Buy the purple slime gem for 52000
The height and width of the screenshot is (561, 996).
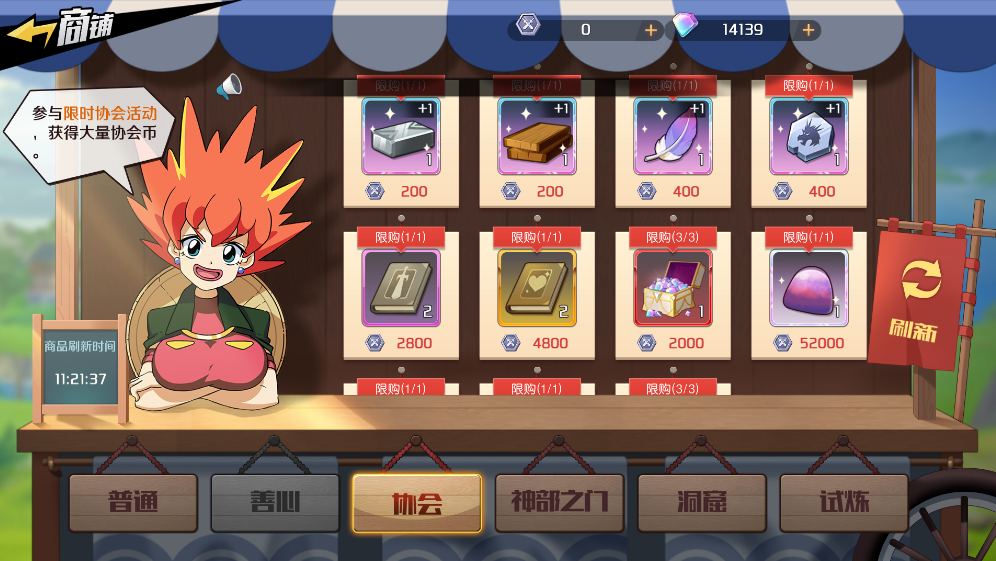(808, 288)
